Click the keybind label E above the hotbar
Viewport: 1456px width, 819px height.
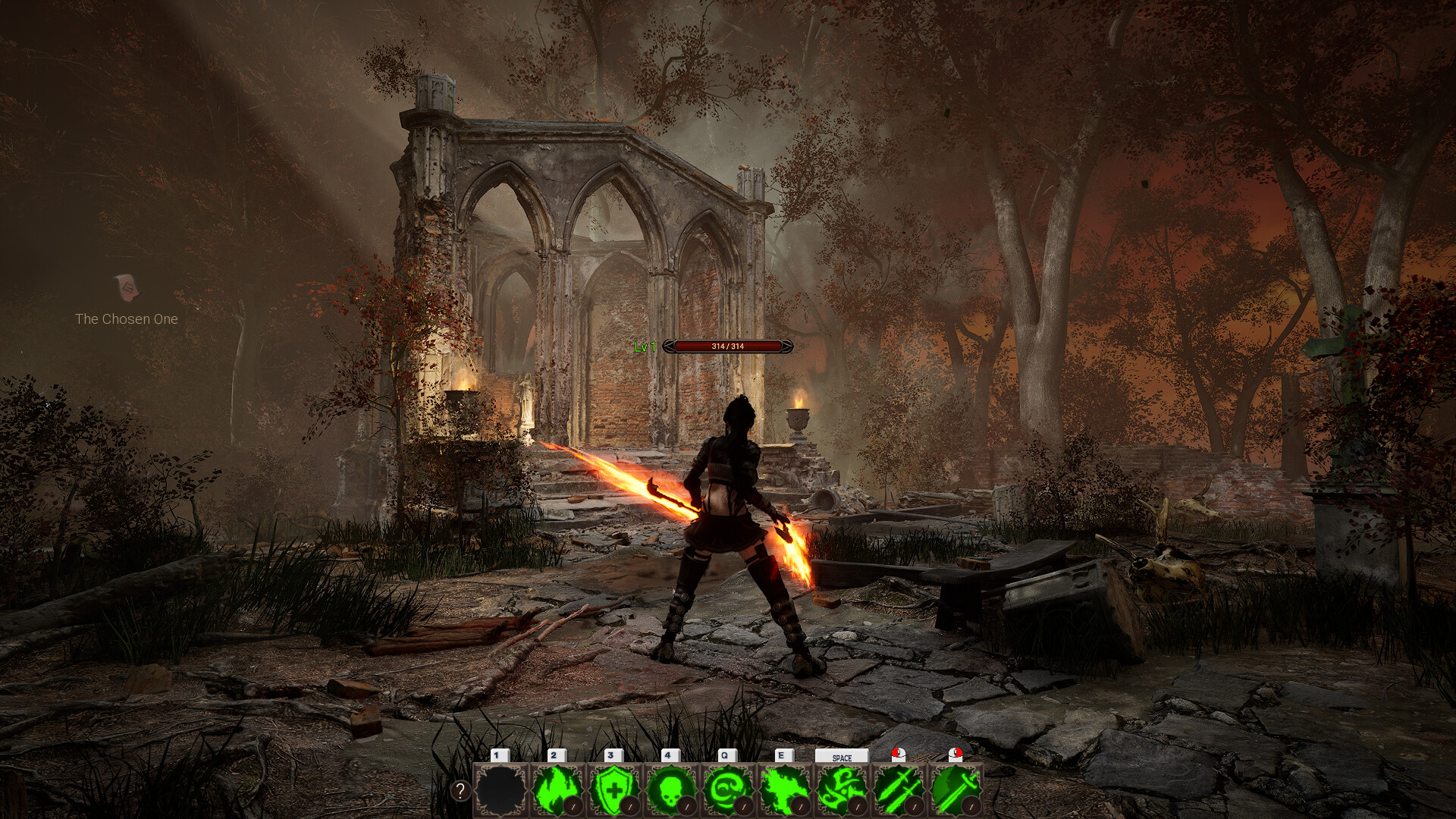pos(783,755)
